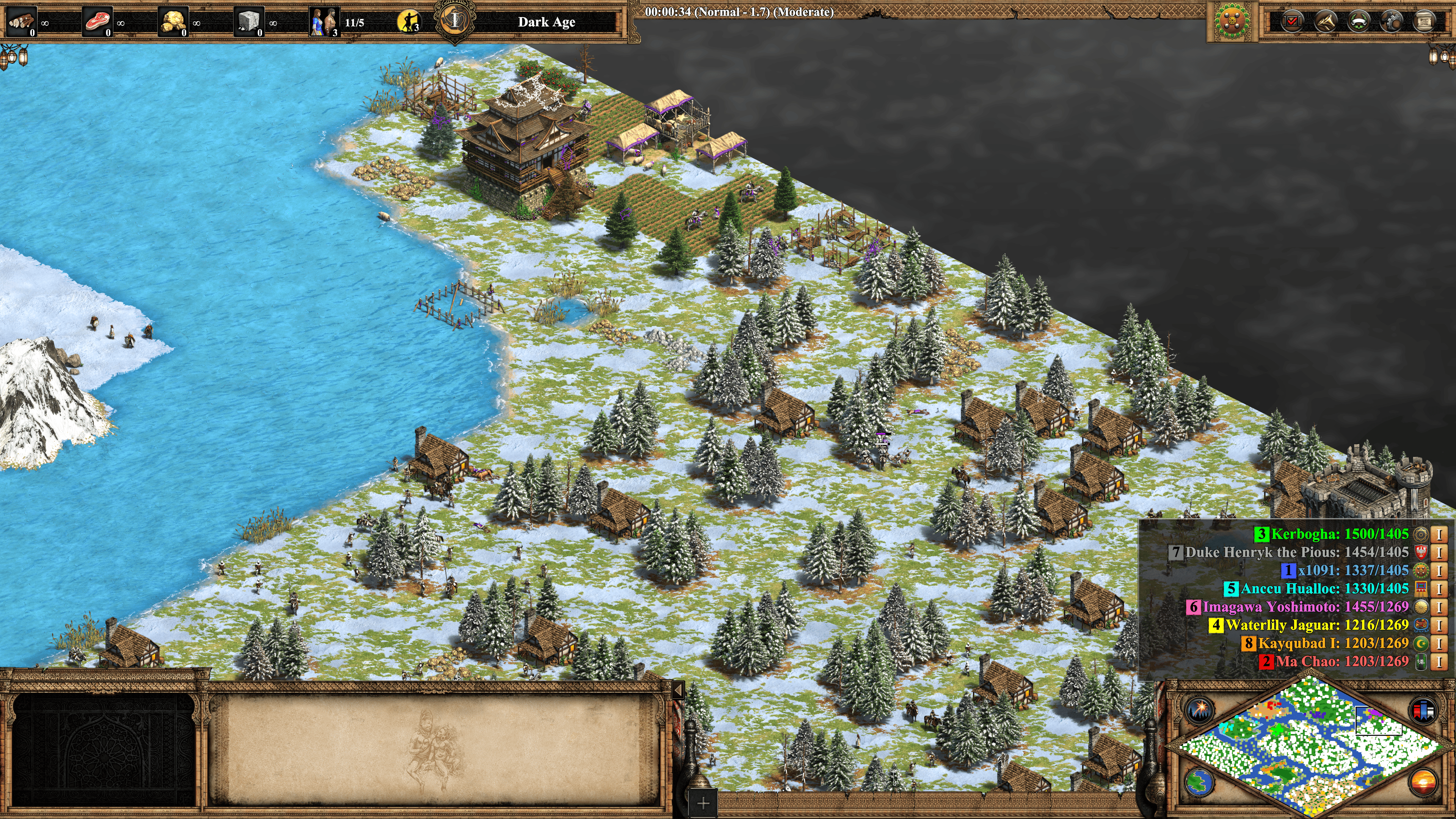Click the stone resource icon
The width and height of the screenshot is (1456, 819).
249,22
